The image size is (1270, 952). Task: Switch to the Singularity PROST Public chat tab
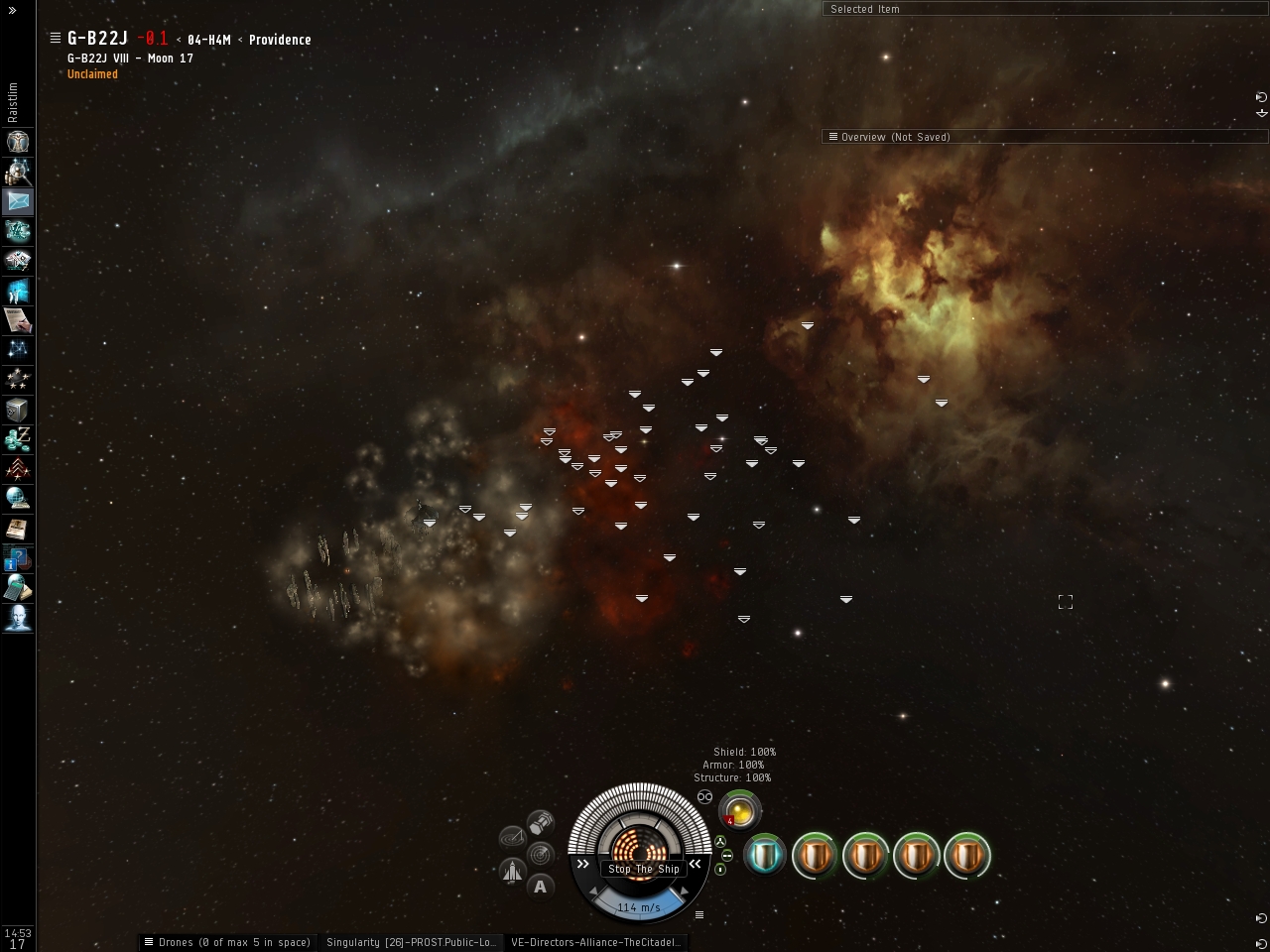pyautogui.click(x=411, y=942)
